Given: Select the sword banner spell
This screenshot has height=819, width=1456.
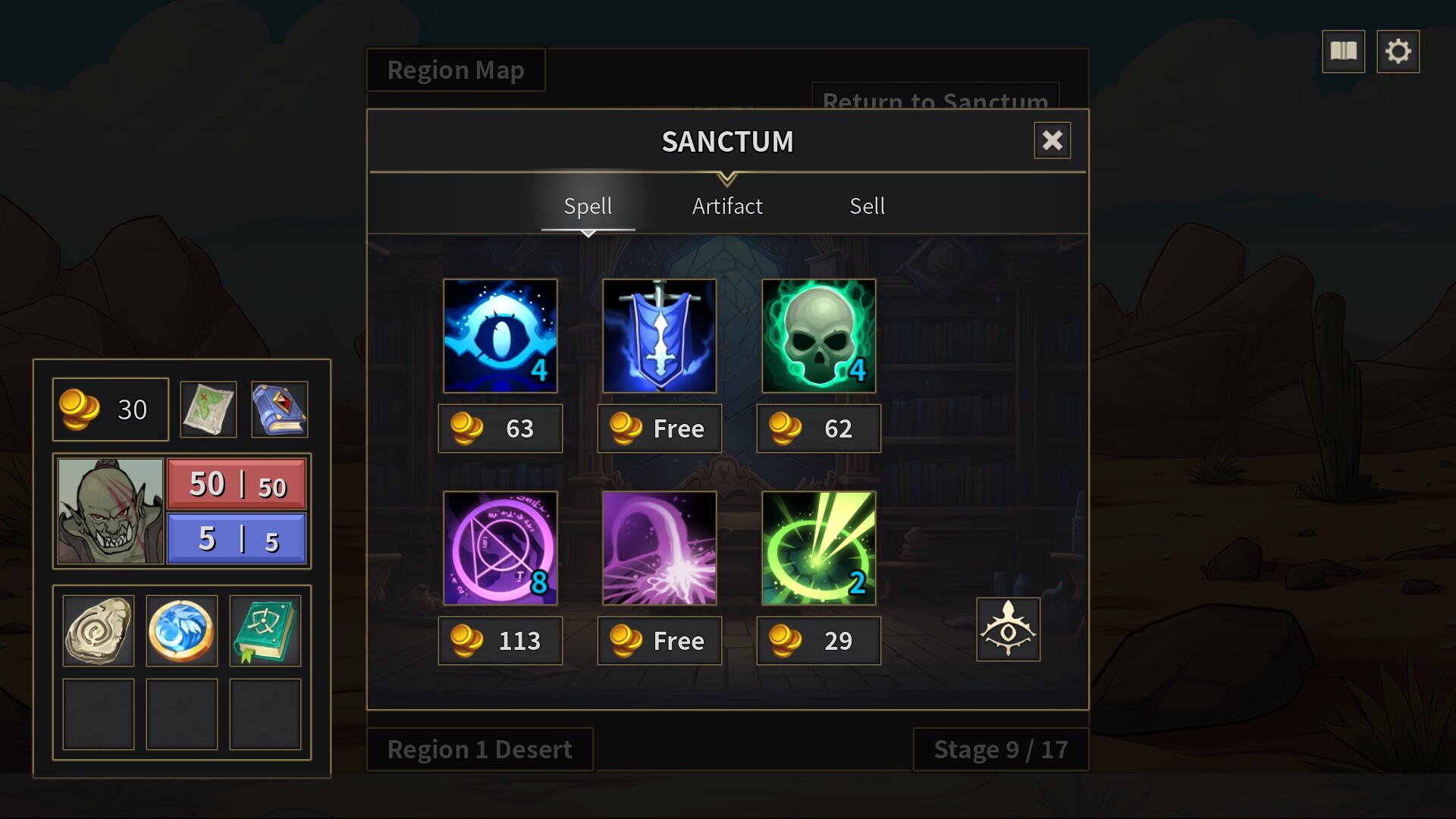Looking at the screenshot, I should point(659,336).
